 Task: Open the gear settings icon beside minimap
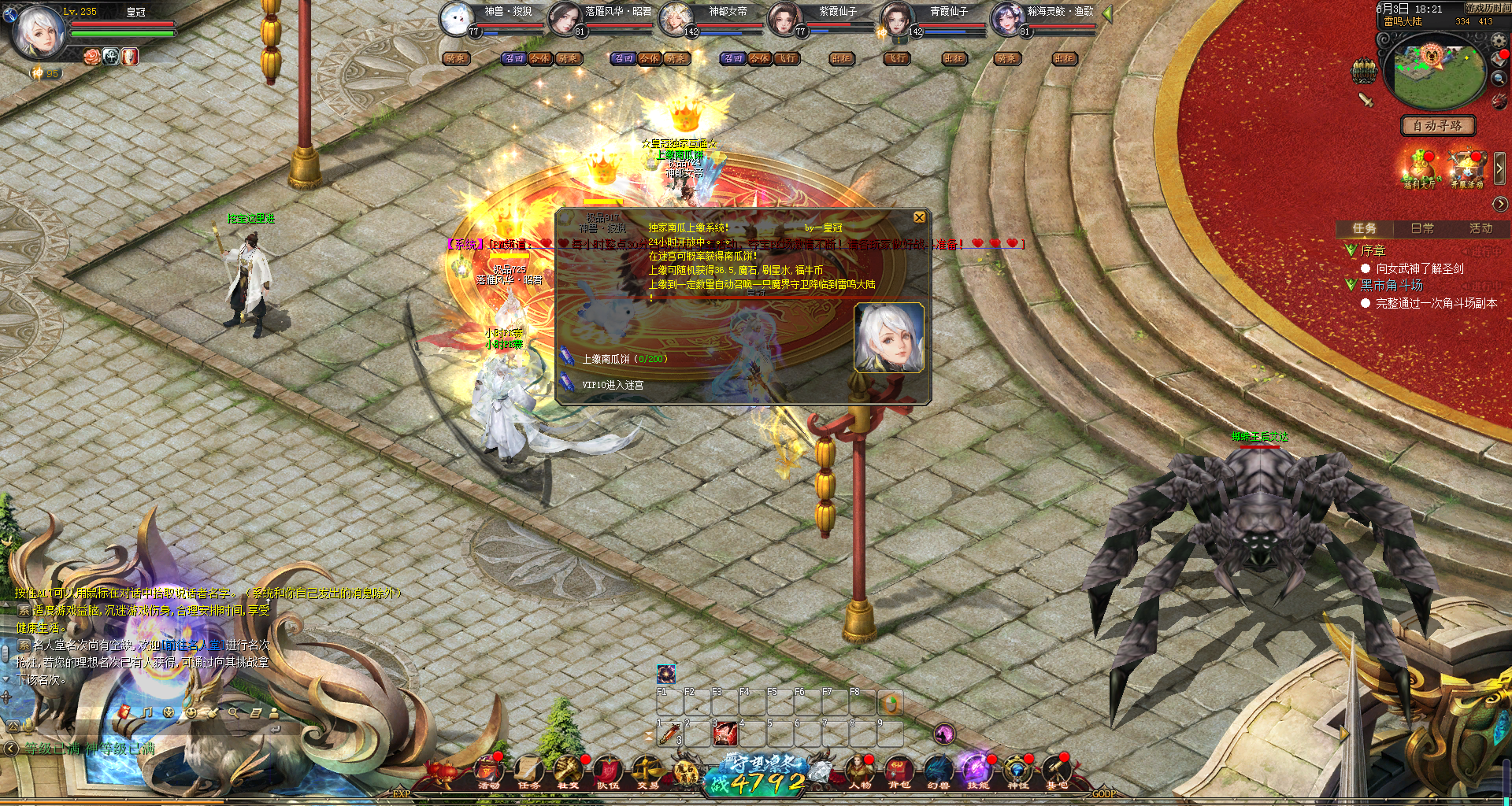click(x=1499, y=41)
